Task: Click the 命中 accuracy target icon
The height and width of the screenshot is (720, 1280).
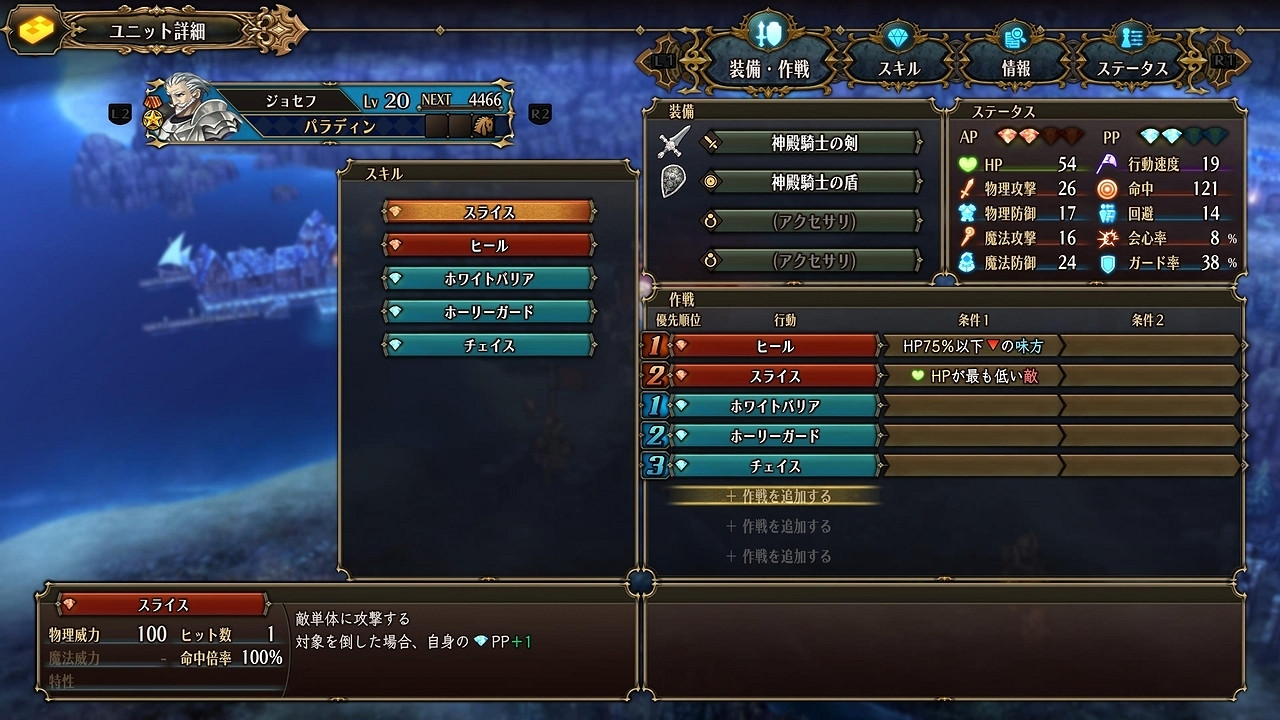Action: click(x=1109, y=188)
